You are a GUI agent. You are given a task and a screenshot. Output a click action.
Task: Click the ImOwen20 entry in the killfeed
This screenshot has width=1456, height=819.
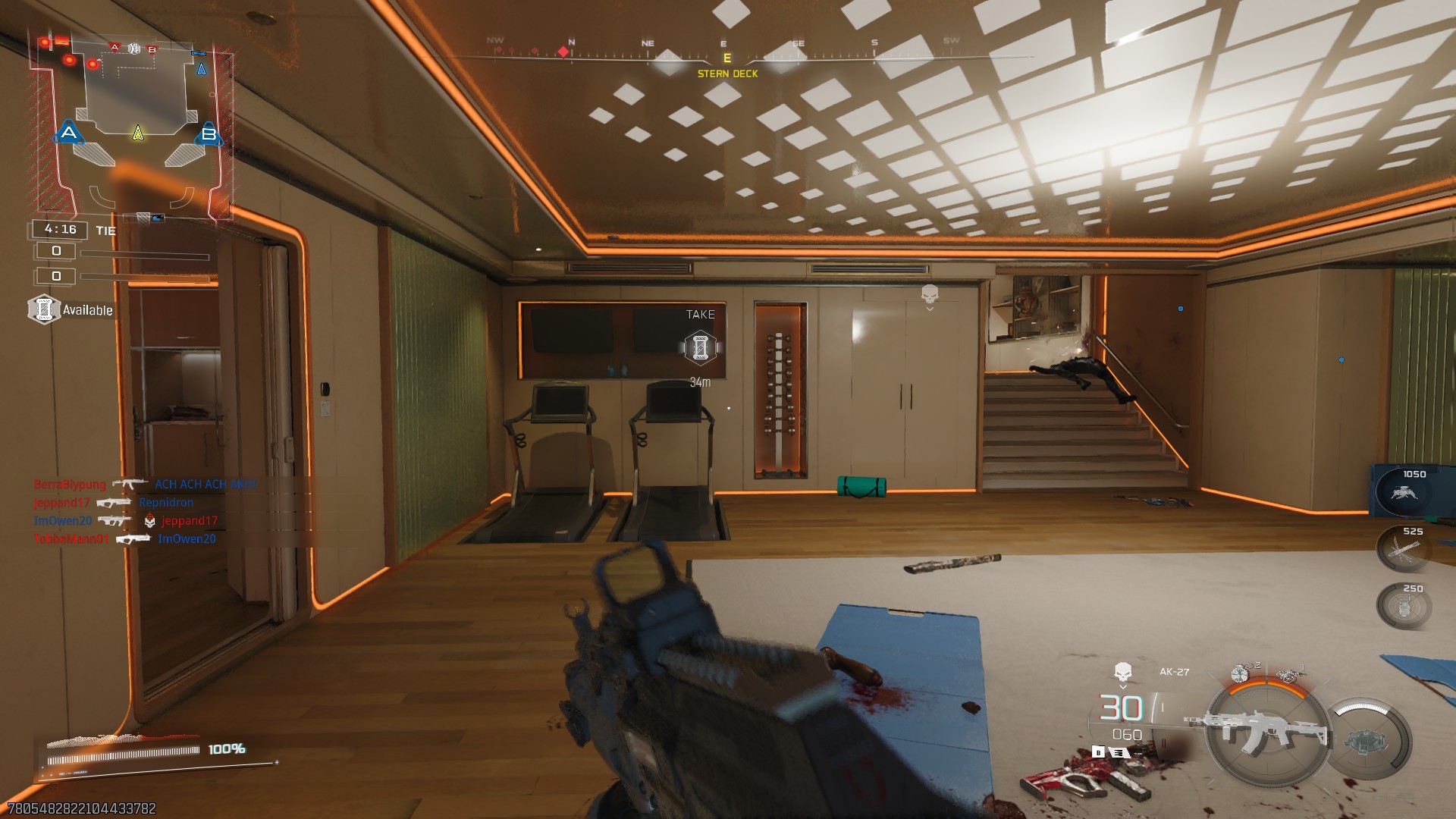pyautogui.click(x=61, y=520)
